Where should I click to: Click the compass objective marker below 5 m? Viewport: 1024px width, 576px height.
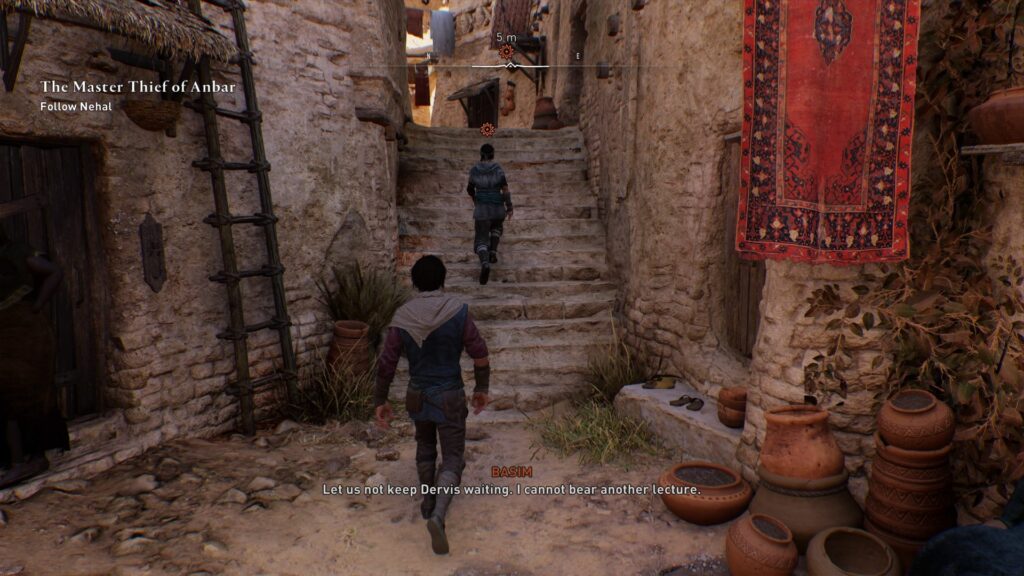click(x=506, y=51)
